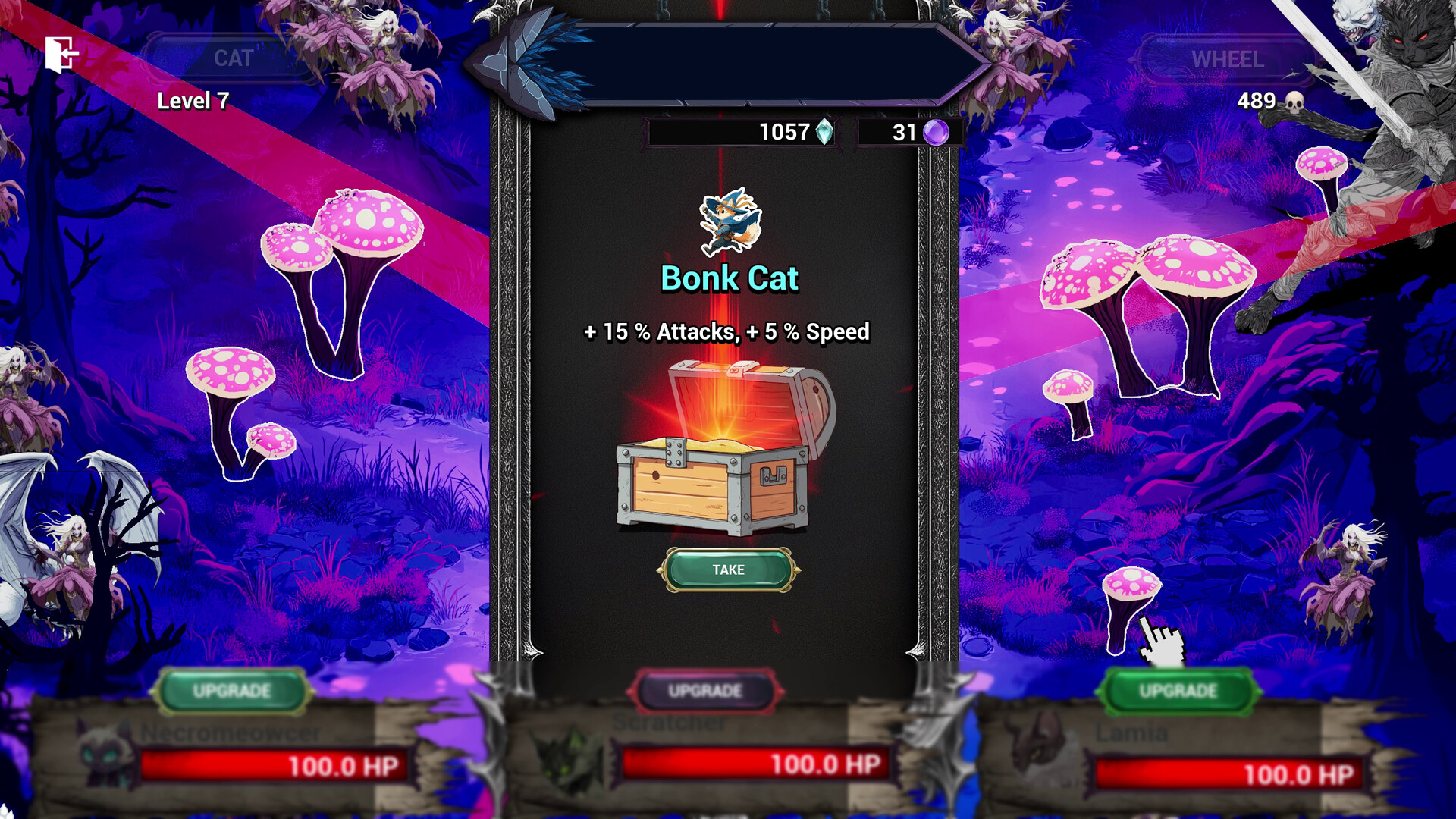Click the Level 7 label
Image resolution: width=1456 pixels, height=819 pixels.
(x=193, y=101)
